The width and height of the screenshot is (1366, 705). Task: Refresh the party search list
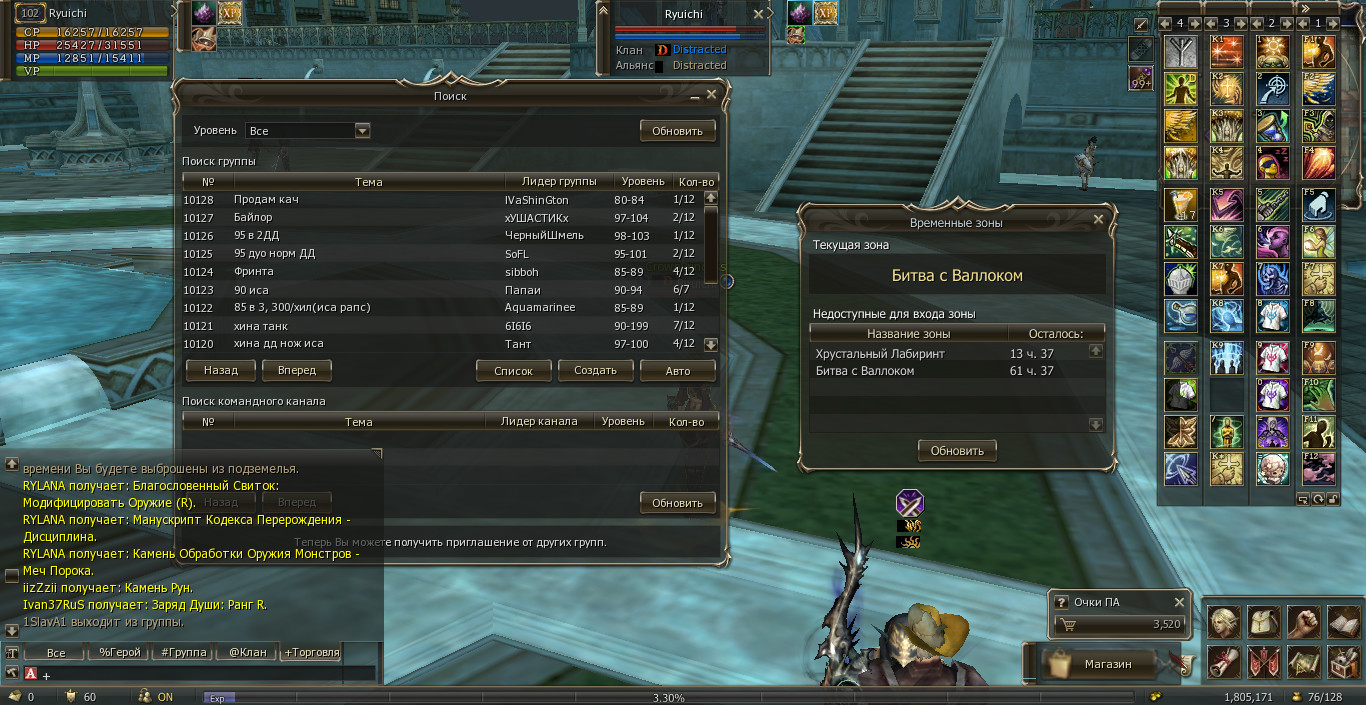[678, 131]
